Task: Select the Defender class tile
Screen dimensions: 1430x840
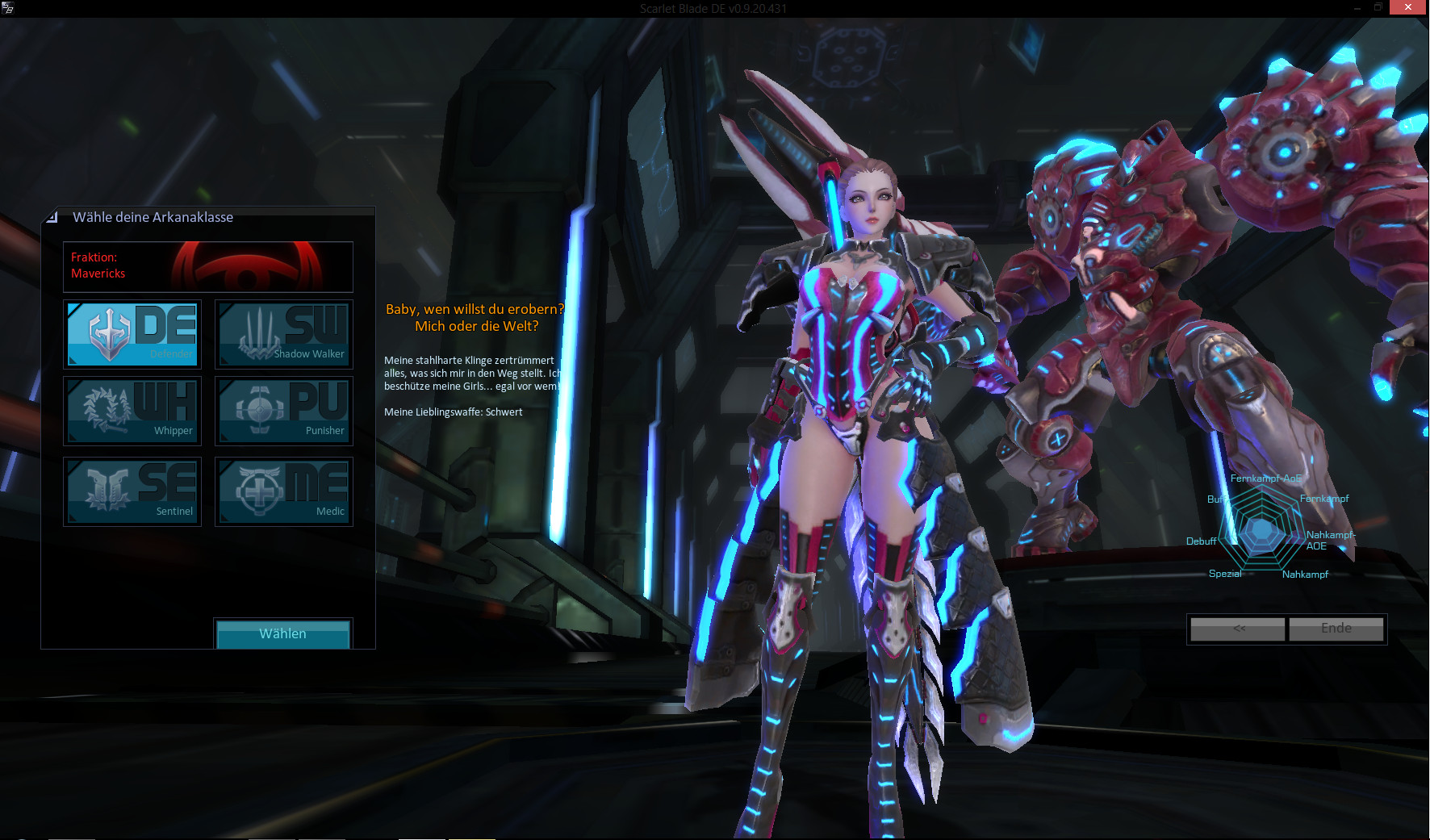Action: click(132, 334)
